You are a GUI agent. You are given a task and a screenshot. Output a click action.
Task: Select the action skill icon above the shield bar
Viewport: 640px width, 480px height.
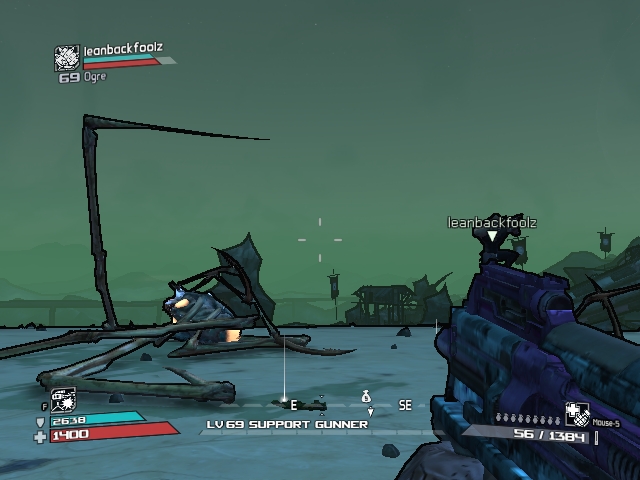(63, 400)
